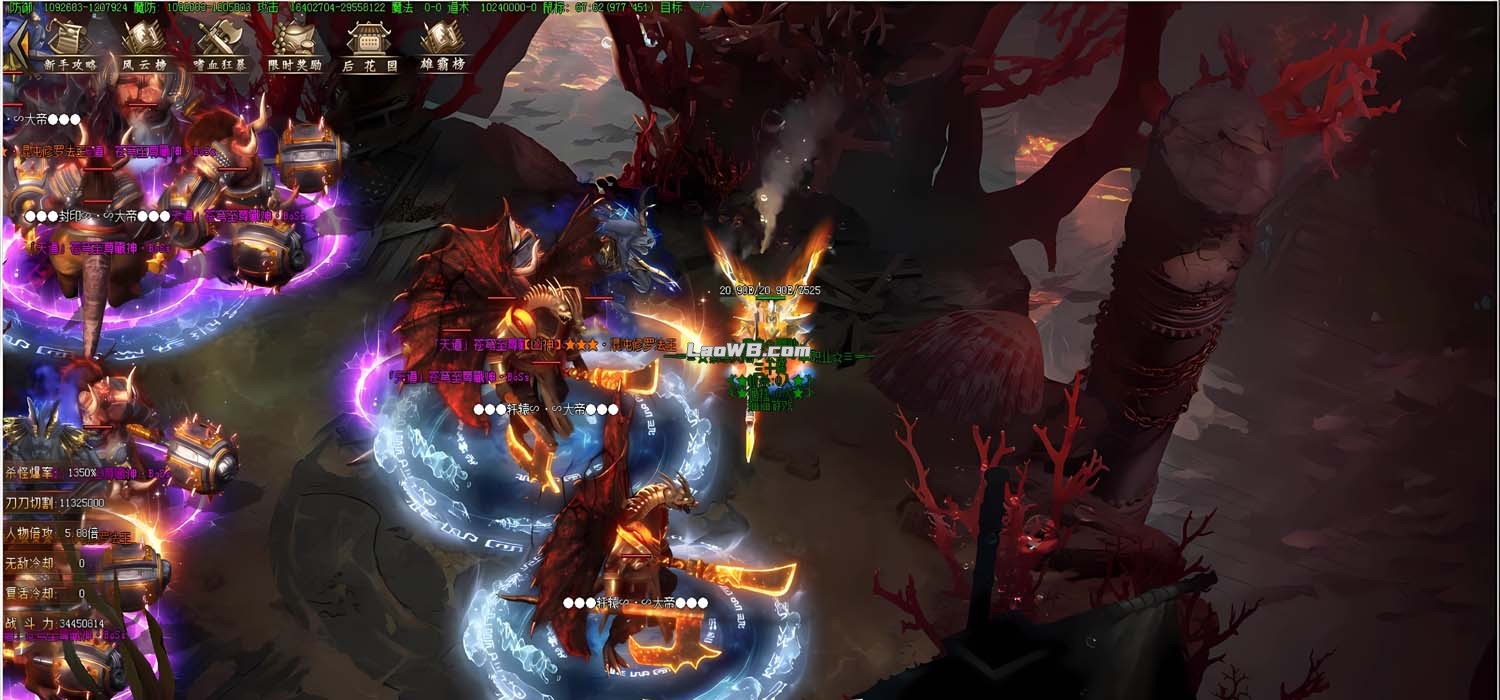Enter the 后花园 menu
Image resolution: width=1500 pixels, height=700 pixels.
point(369,45)
